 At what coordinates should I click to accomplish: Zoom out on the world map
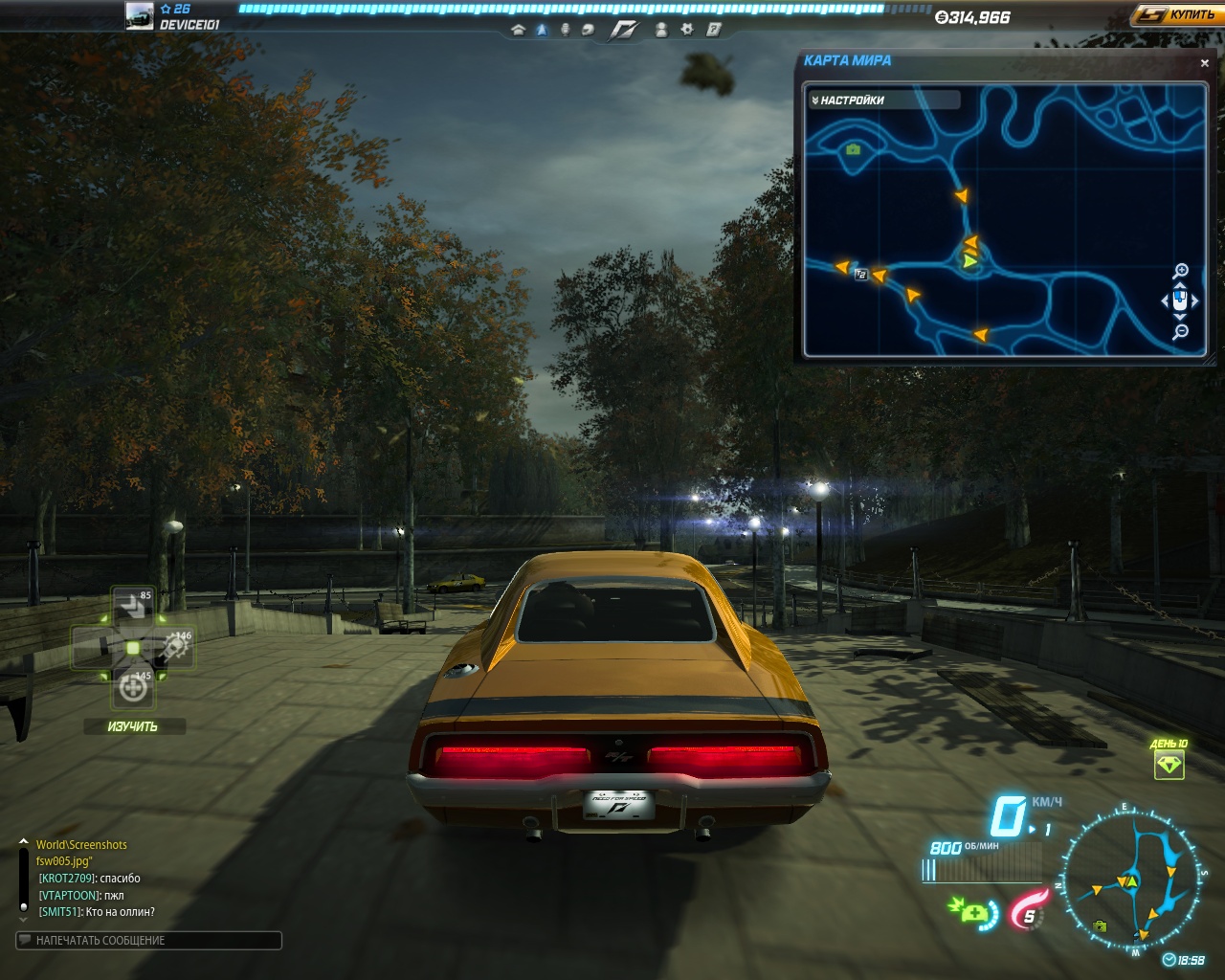1181,332
